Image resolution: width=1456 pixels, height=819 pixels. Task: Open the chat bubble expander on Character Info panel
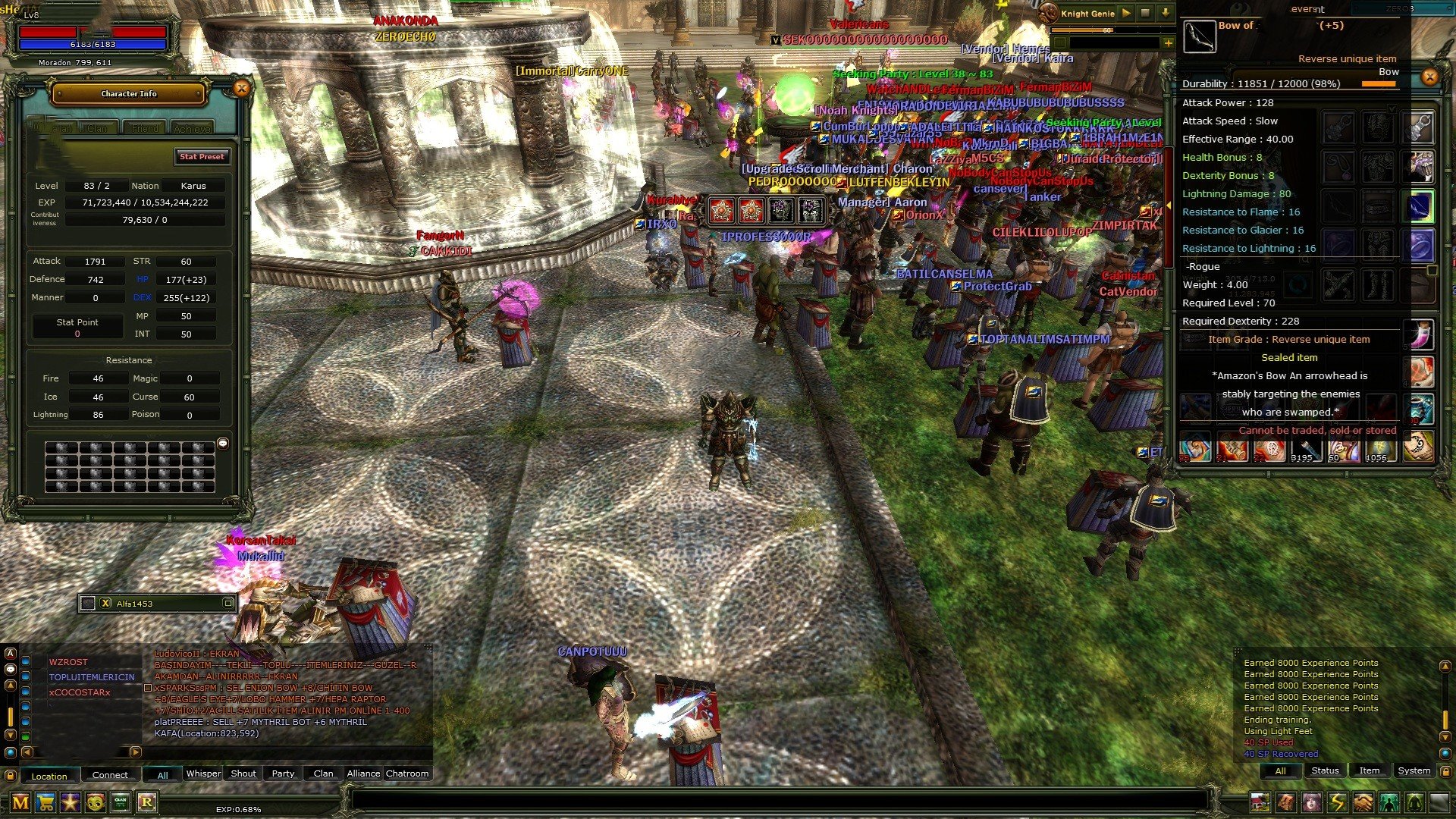(x=223, y=443)
